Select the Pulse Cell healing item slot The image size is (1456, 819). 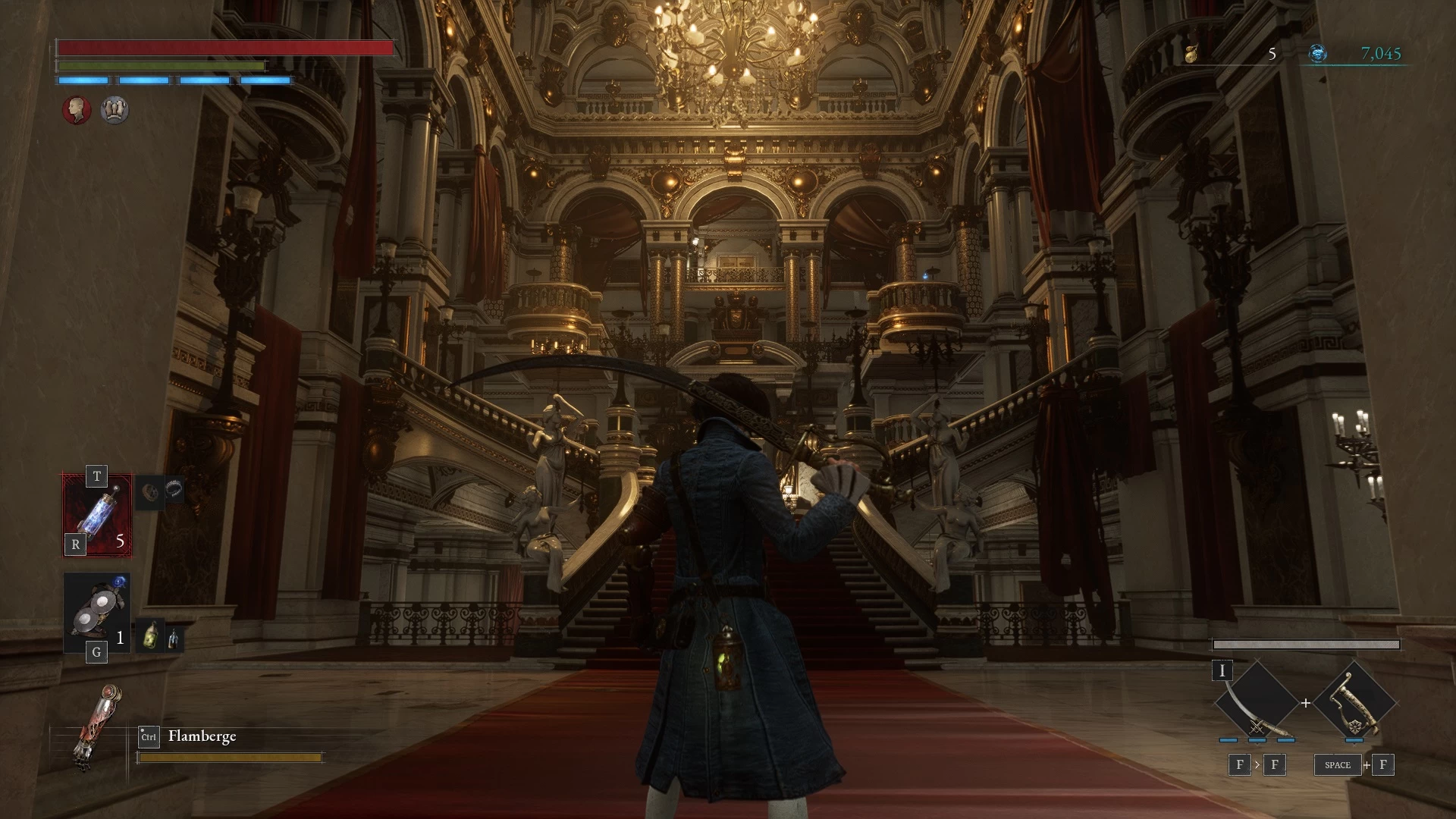(97, 515)
